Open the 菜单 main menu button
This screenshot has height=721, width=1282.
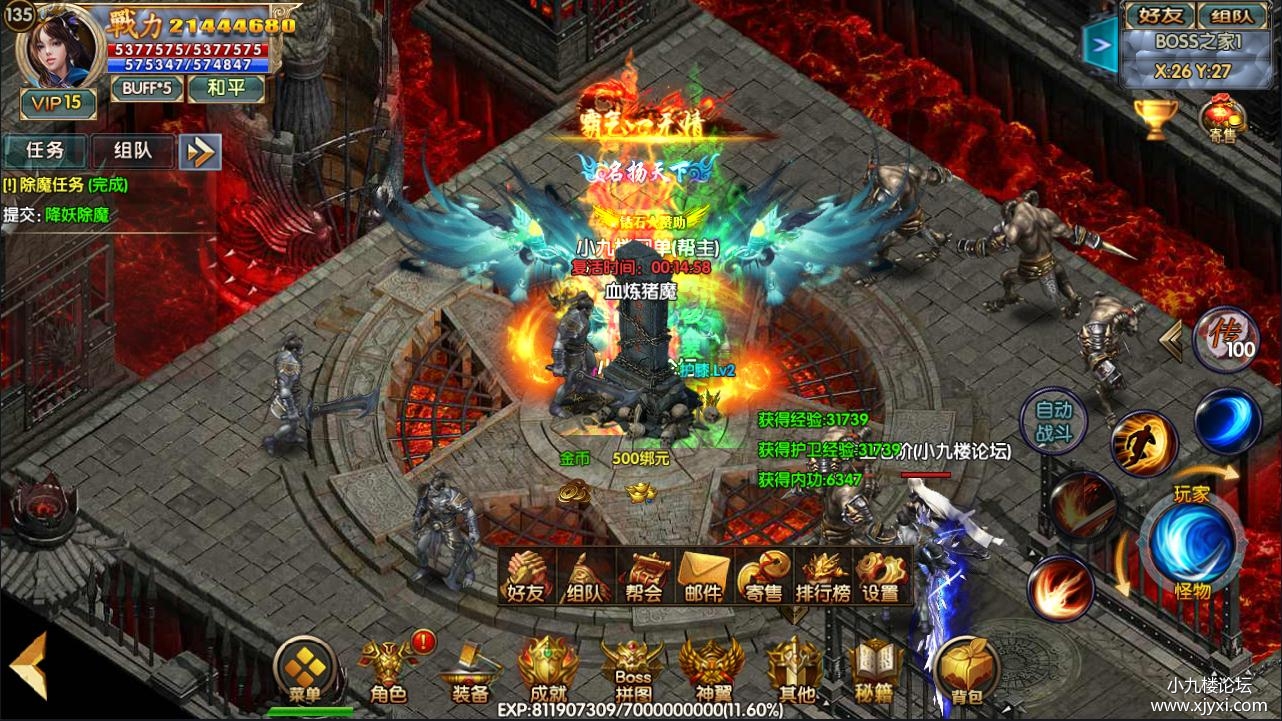click(304, 672)
